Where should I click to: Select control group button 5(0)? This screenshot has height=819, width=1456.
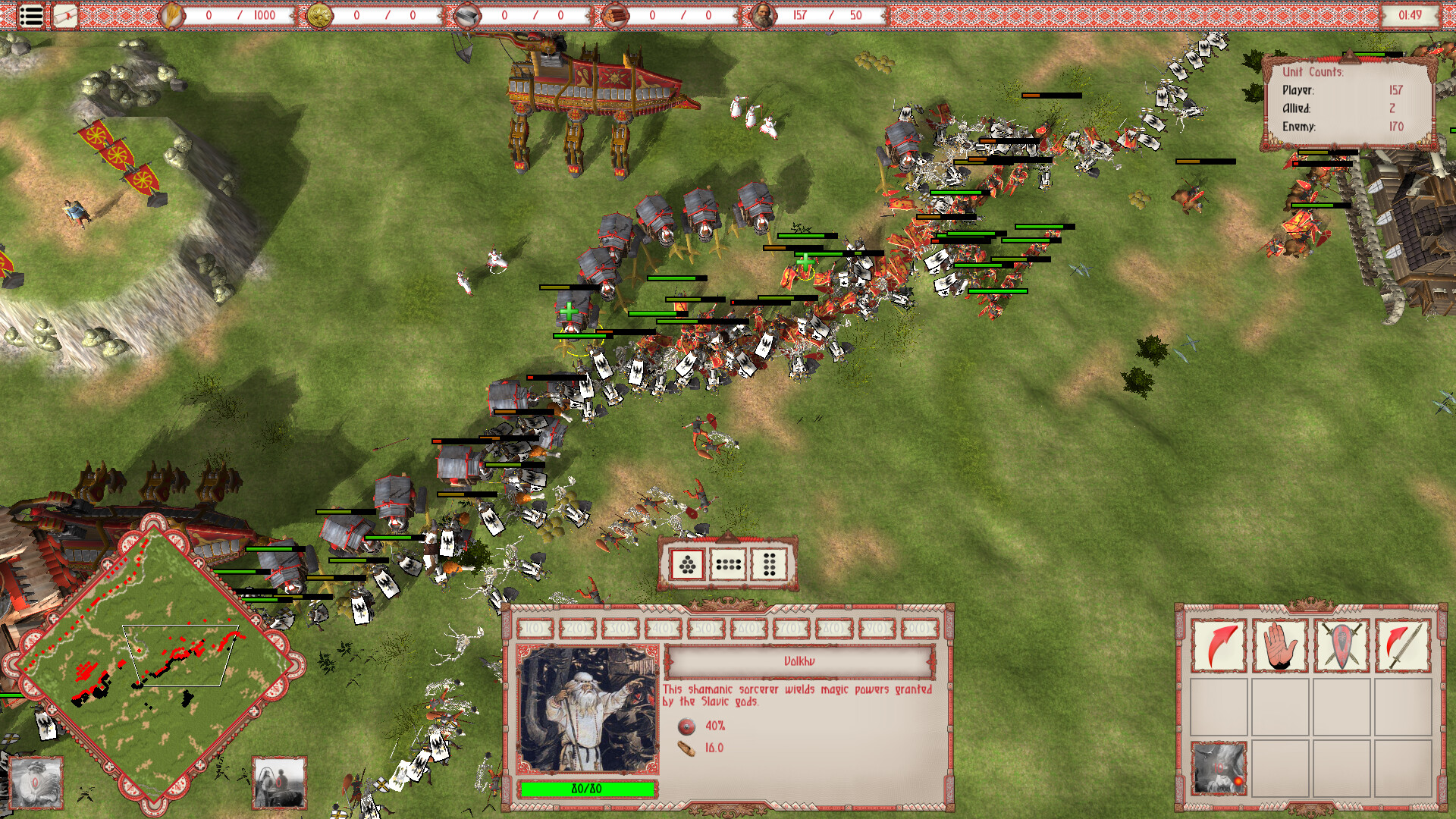click(706, 628)
